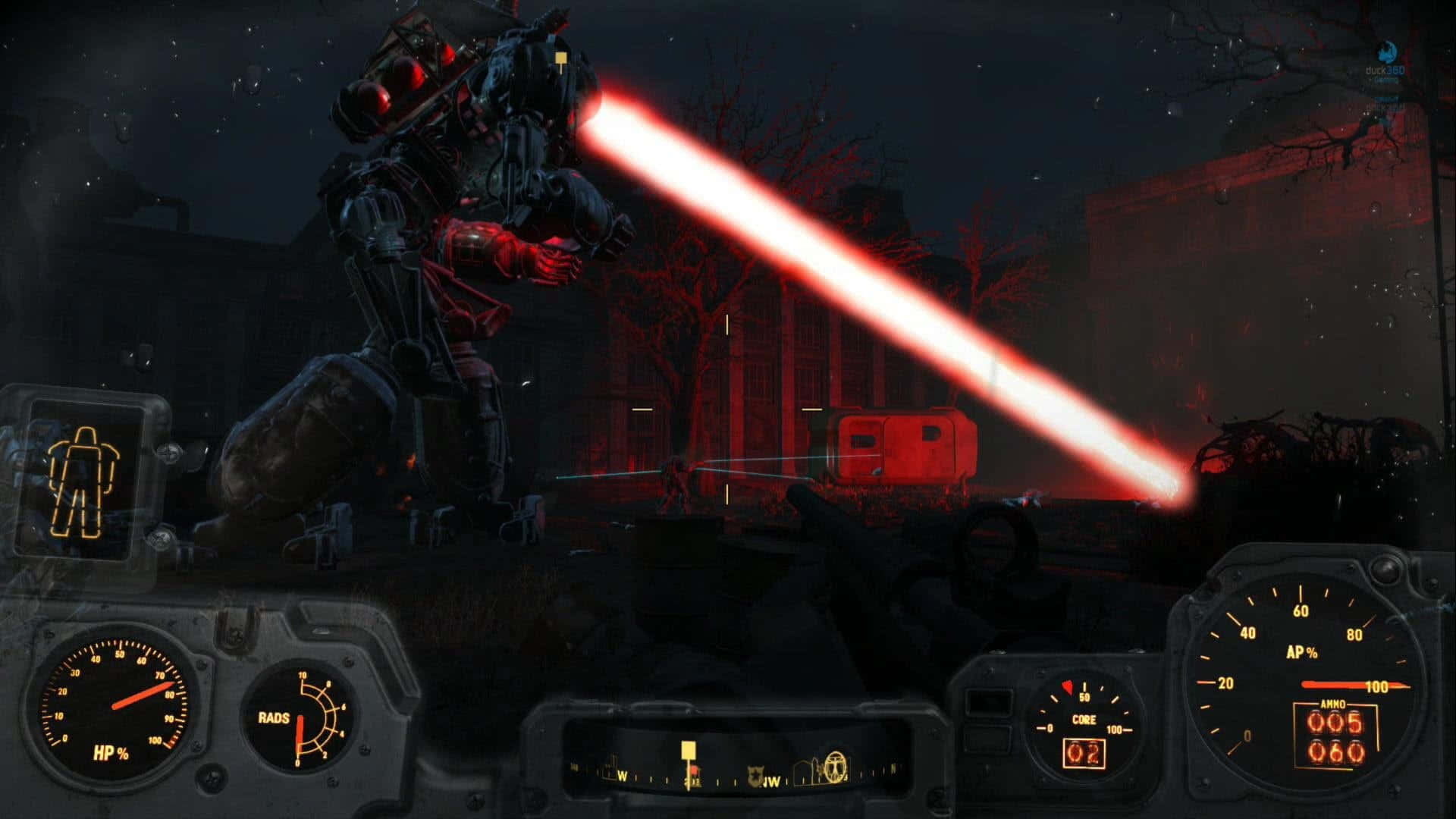Select the Vitruvian Man location icon on compass
The image size is (1456, 819).
pos(835,767)
